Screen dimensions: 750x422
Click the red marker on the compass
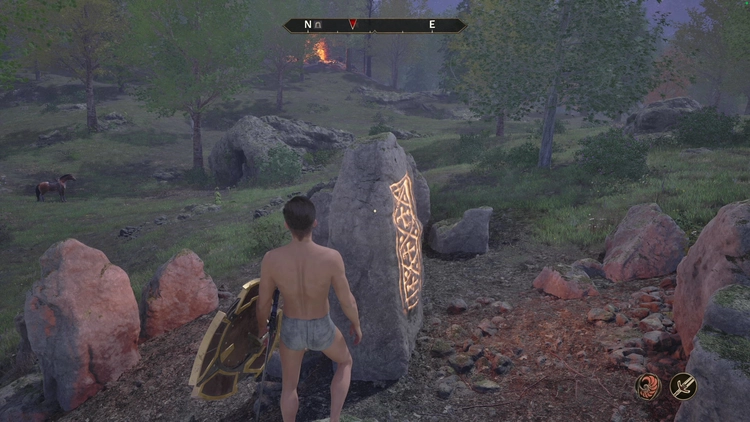tap(353, 25)
